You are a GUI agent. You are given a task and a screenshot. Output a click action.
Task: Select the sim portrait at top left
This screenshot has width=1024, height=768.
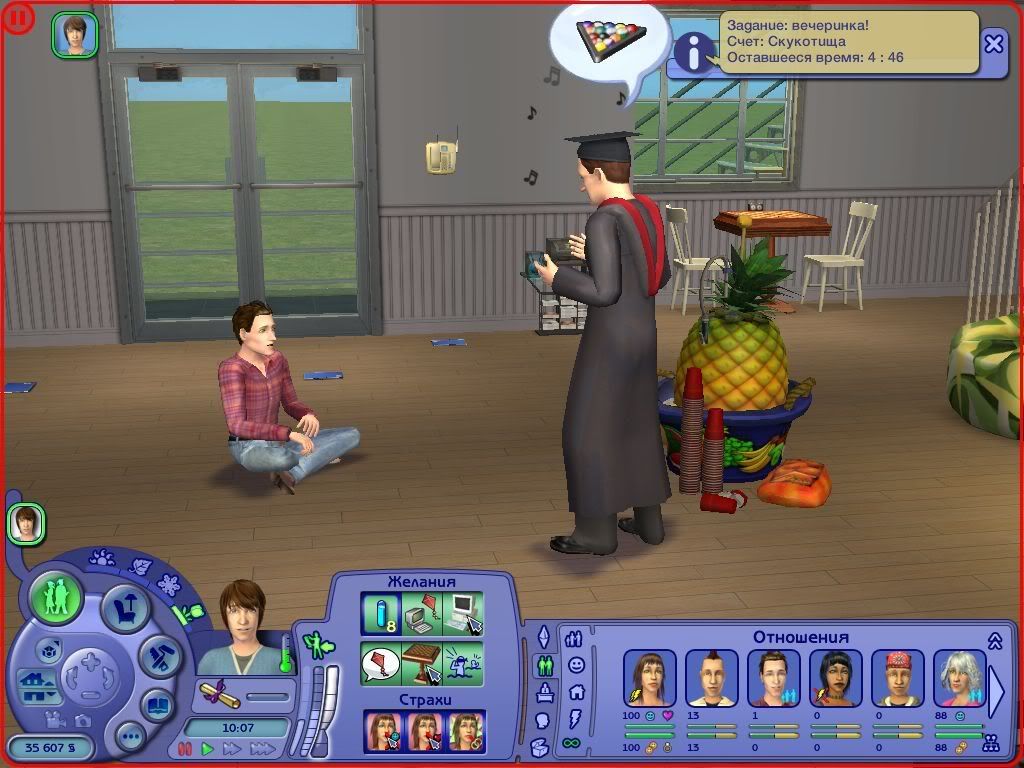(x=75, y=35)
